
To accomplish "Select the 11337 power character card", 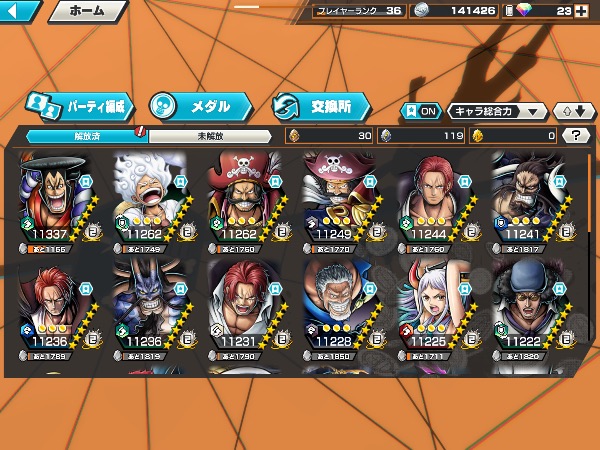I will tap(57, 198).
